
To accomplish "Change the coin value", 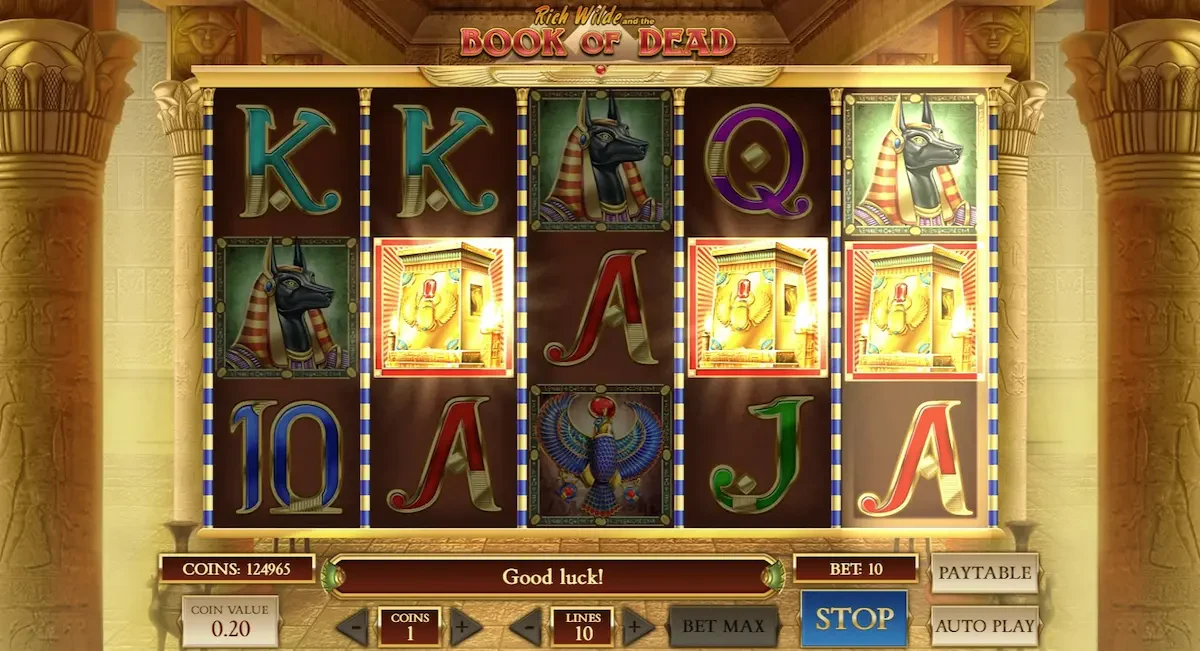I will (x=230, y=620).
